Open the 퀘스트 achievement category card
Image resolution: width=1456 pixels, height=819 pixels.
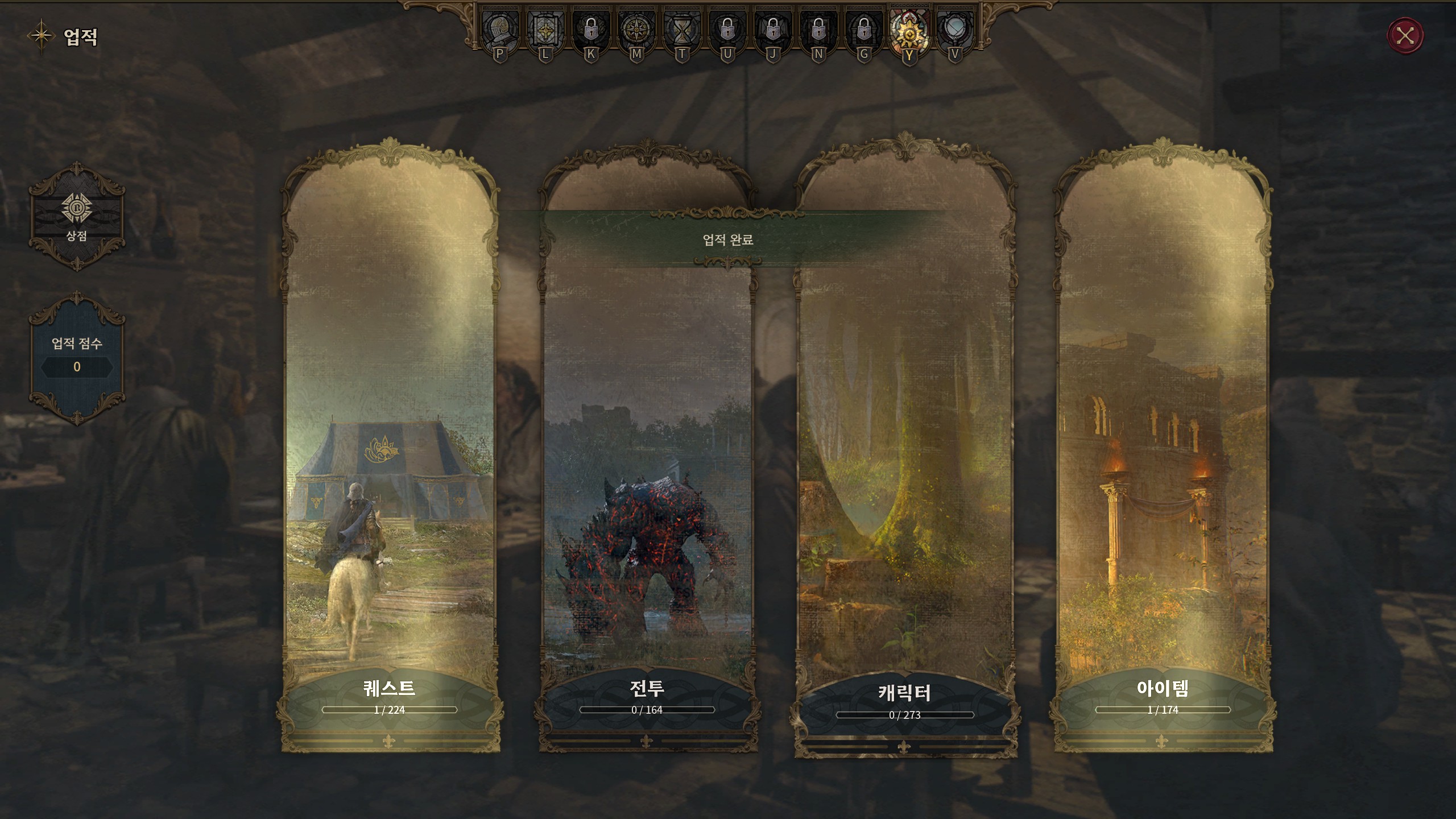[390, 455]
